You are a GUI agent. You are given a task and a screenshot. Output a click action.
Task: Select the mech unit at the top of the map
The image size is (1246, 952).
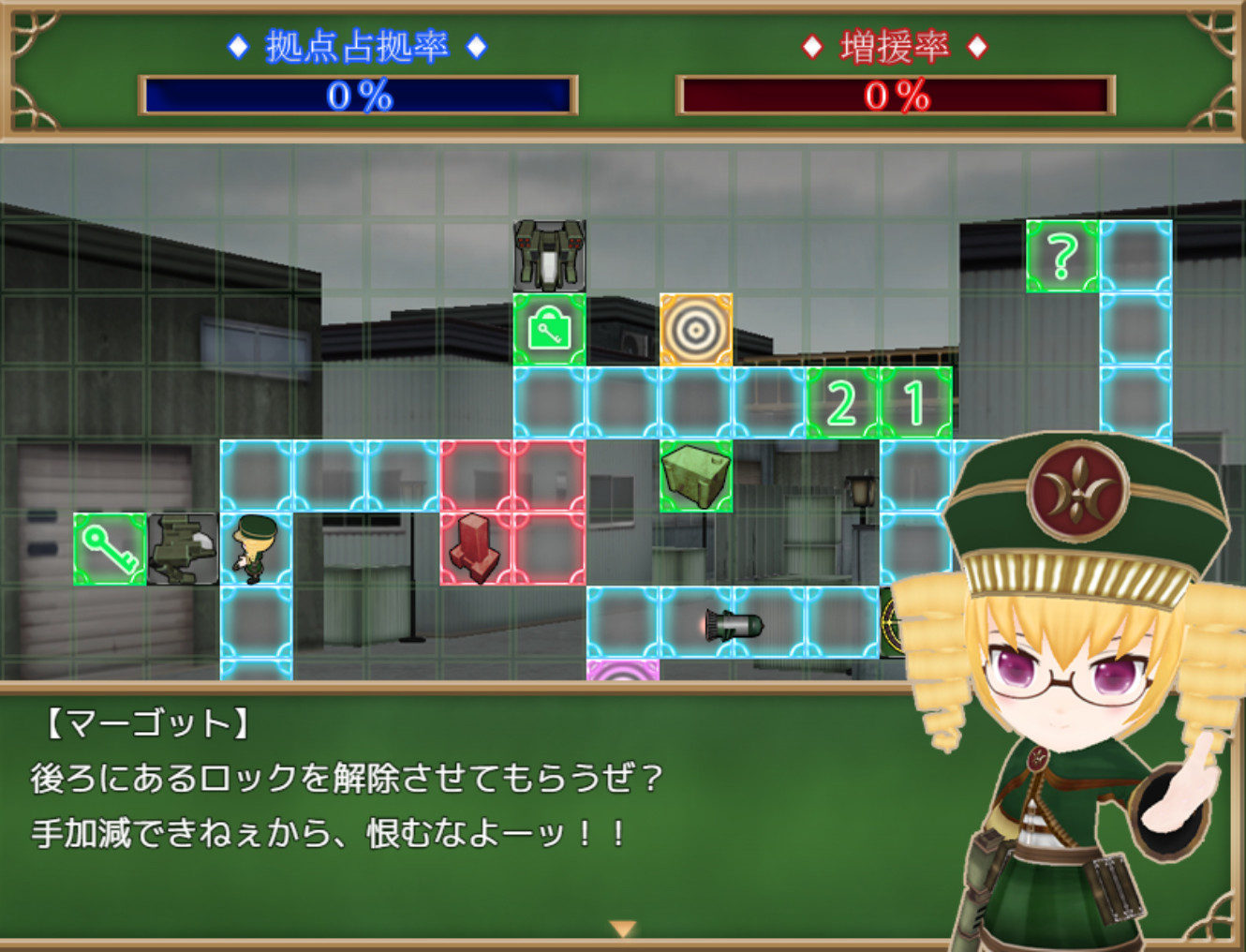coord(548,256)
